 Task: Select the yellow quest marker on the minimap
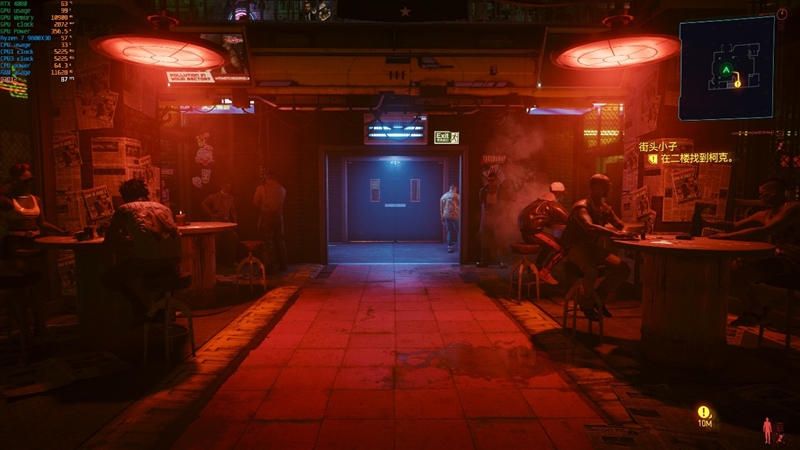[737, 83]
